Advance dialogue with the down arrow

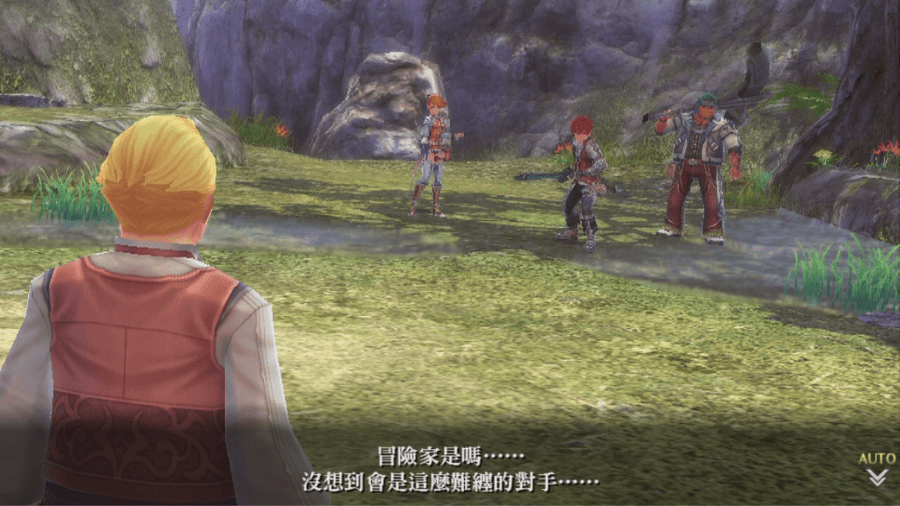(x=877, y=477)
